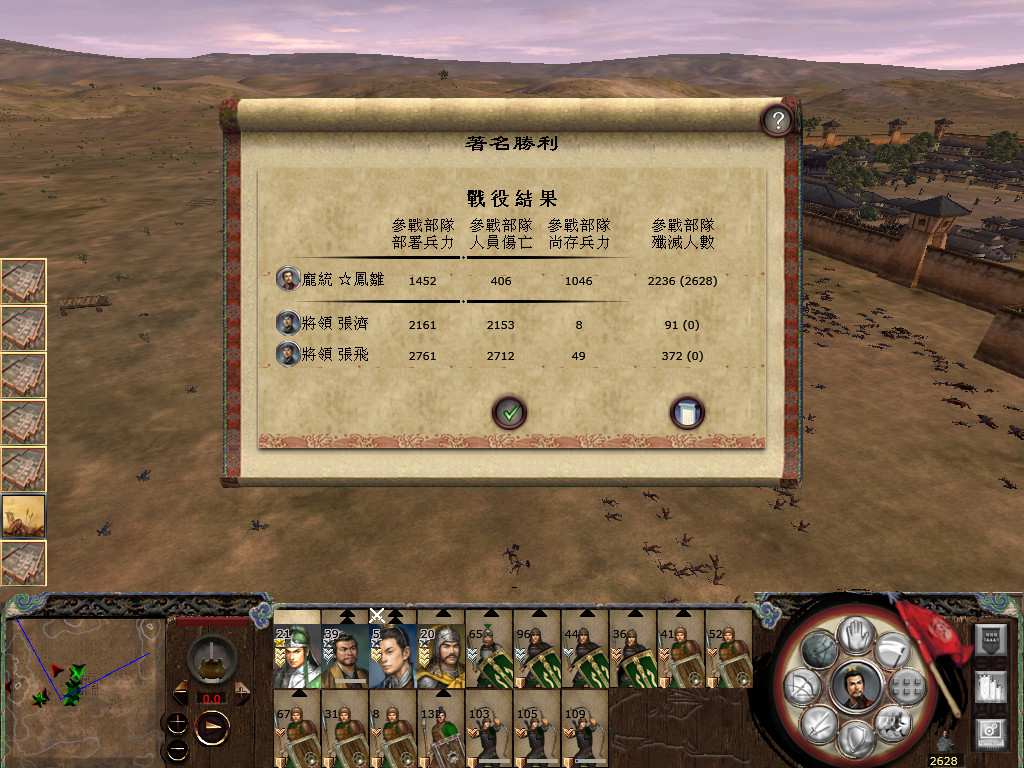Toggle the run command icon

891,722
